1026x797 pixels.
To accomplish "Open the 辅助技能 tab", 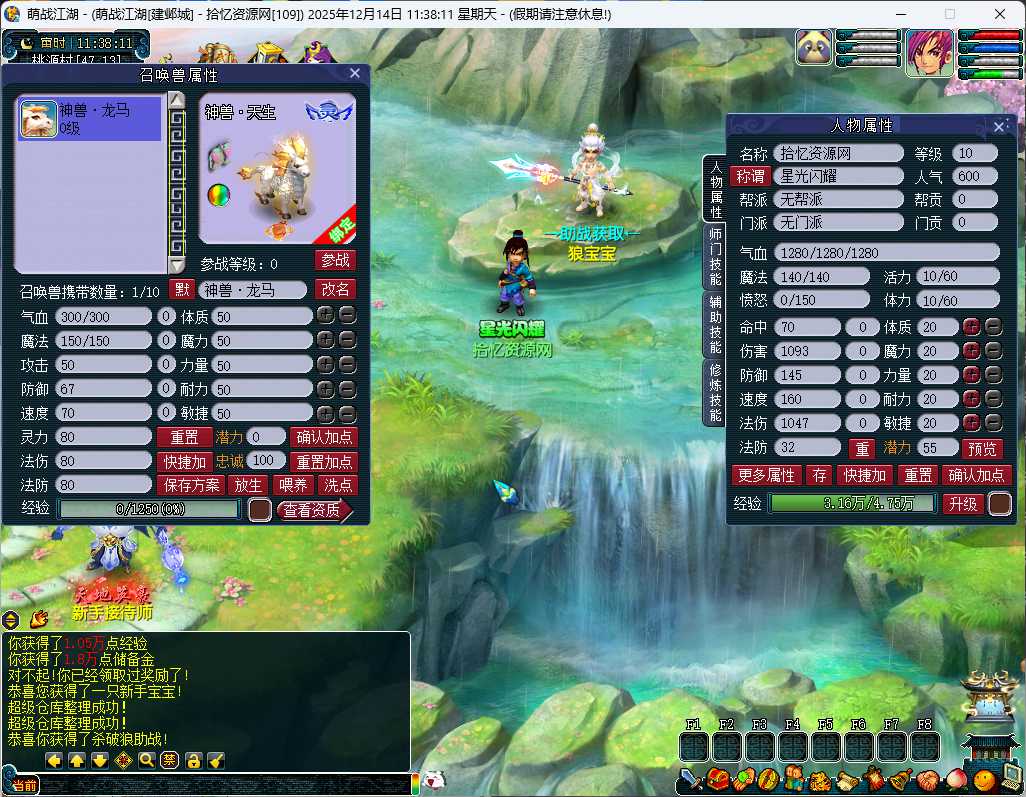I will pos(714,325).
